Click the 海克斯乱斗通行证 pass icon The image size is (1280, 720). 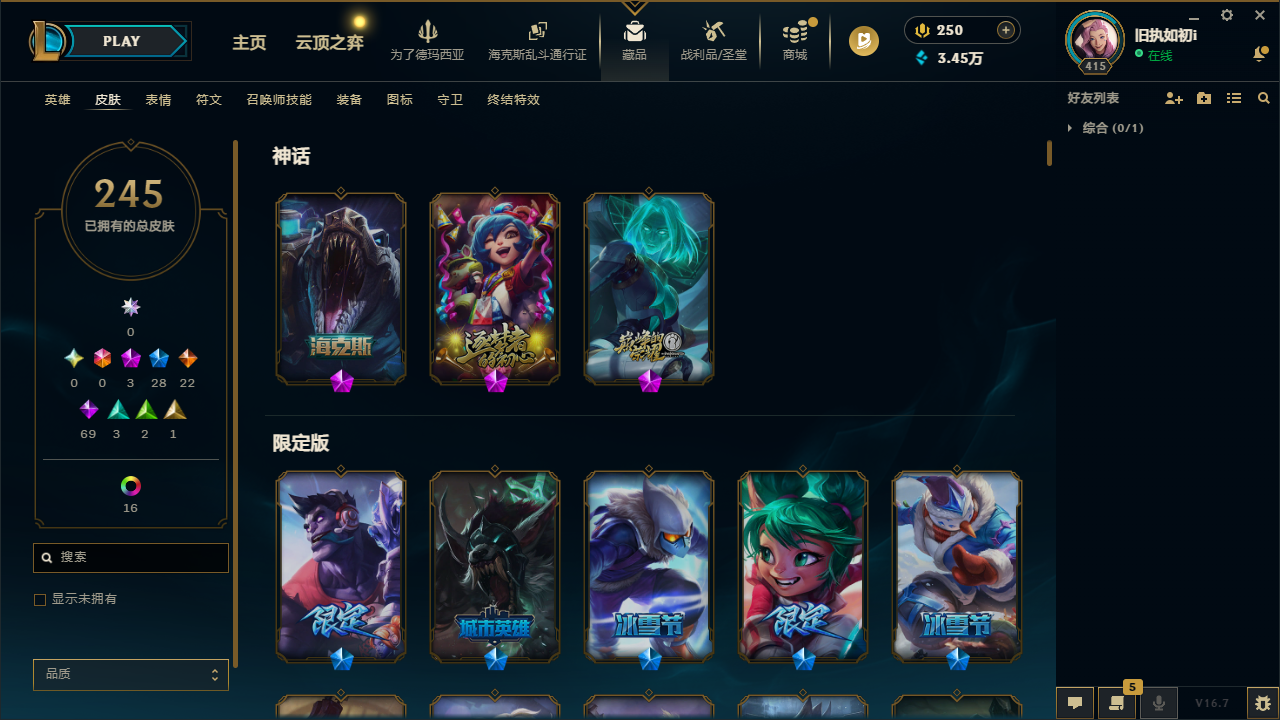(x=537, y=31)
